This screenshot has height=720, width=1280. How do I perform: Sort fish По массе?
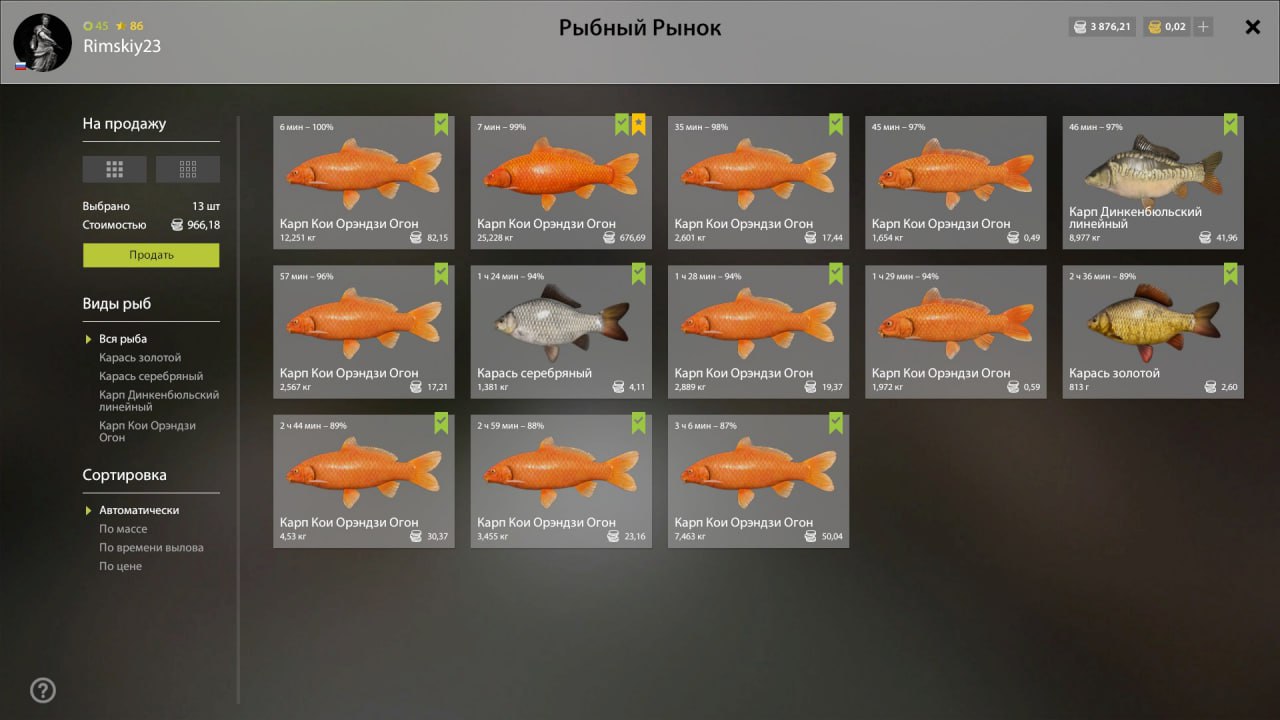[x=123, y=529]
